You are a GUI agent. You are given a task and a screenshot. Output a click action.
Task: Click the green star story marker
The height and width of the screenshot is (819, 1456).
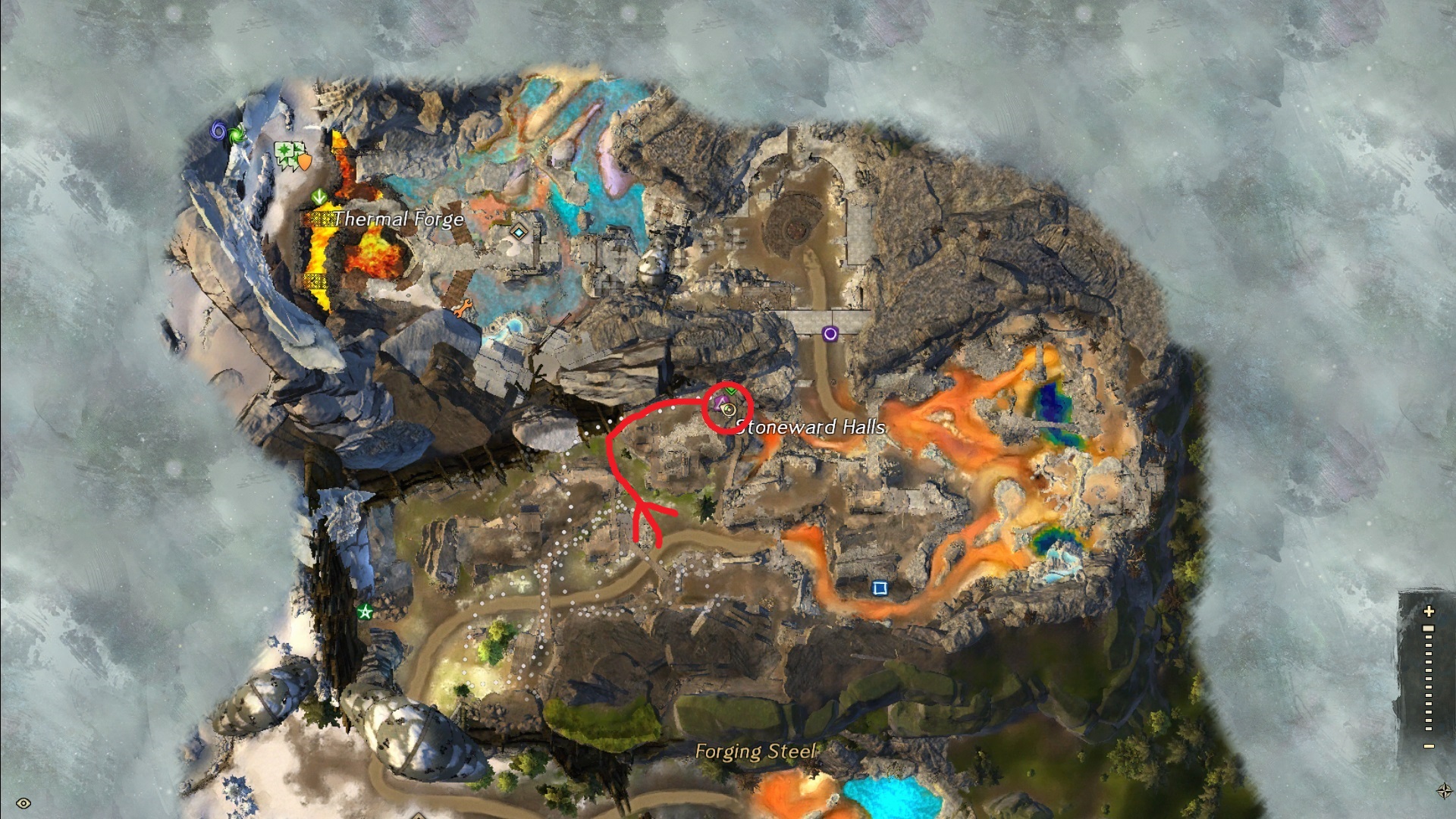pyautogui.click(x=366, y=612)
